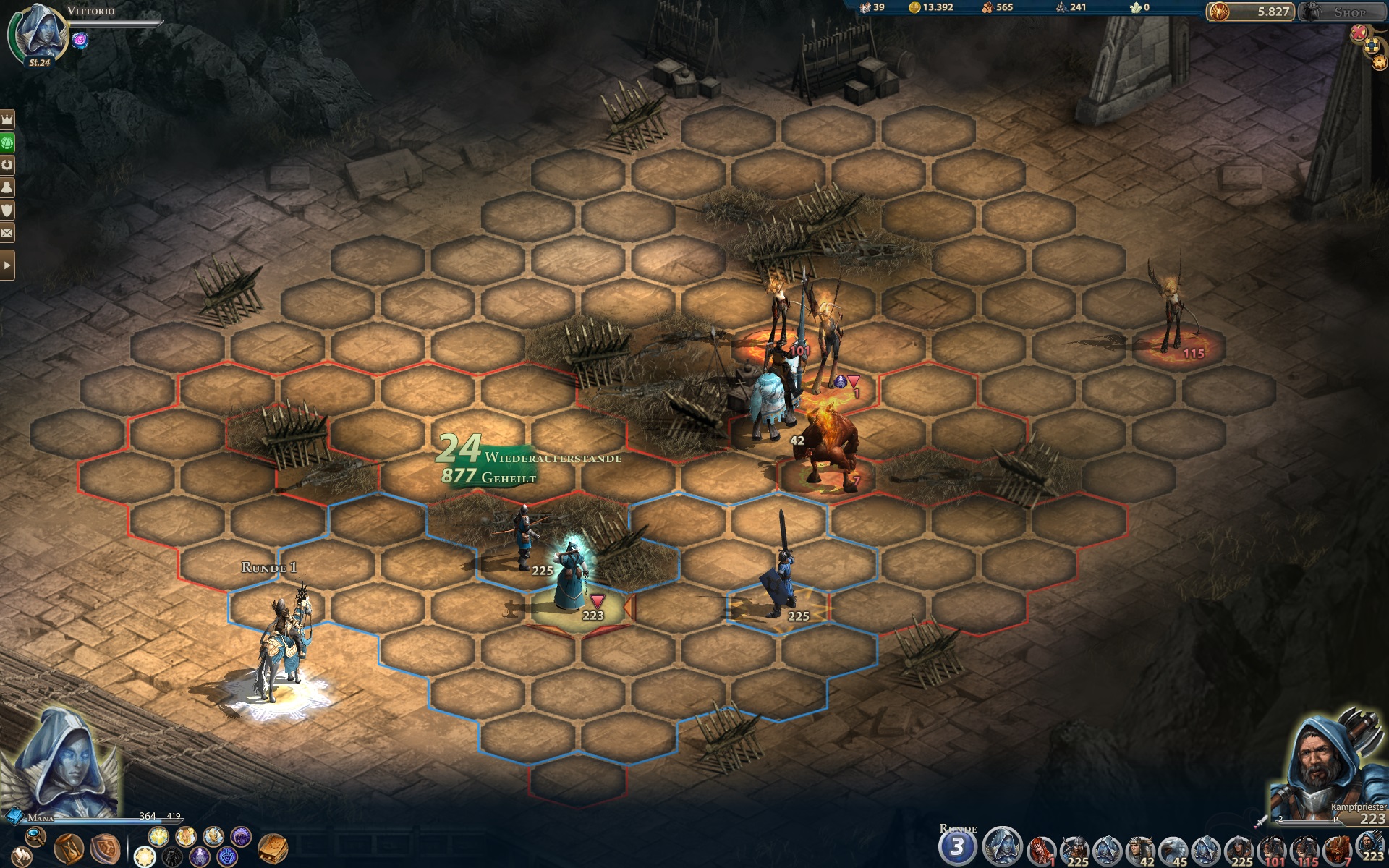Choose the shield defend button

tap(104, 848)
